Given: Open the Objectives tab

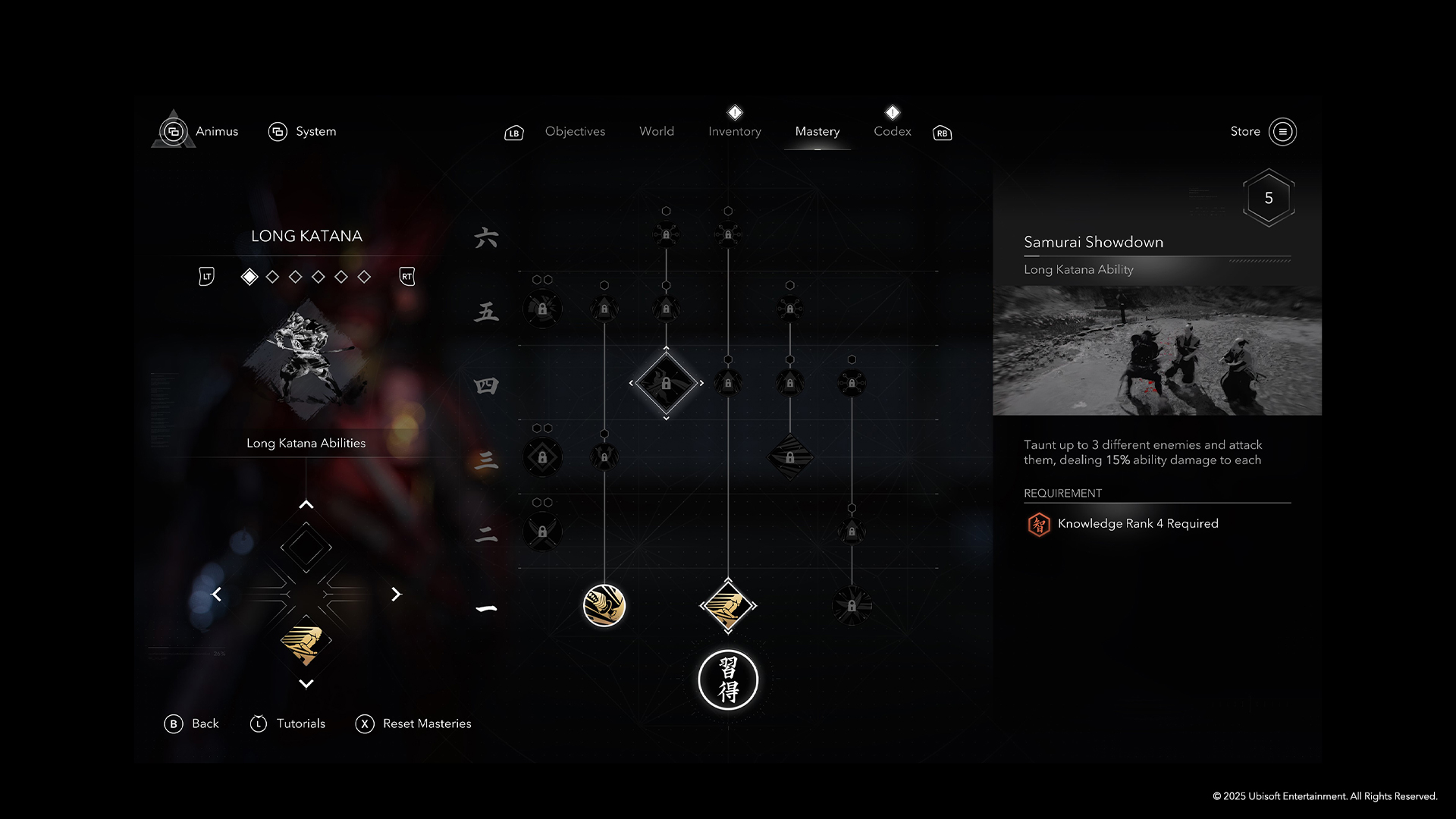Looking at the screenshot, I should click(575, 131).
